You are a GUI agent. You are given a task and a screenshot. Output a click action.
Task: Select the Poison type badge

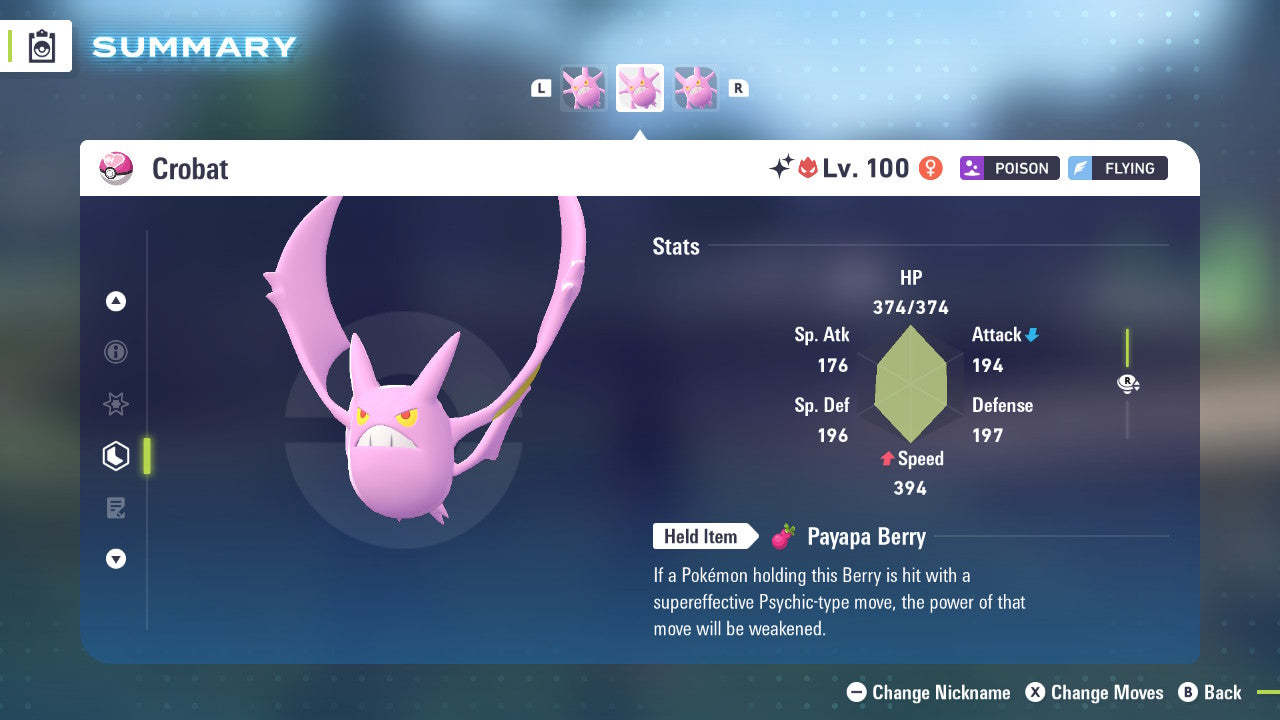[x=1009, y=168]
